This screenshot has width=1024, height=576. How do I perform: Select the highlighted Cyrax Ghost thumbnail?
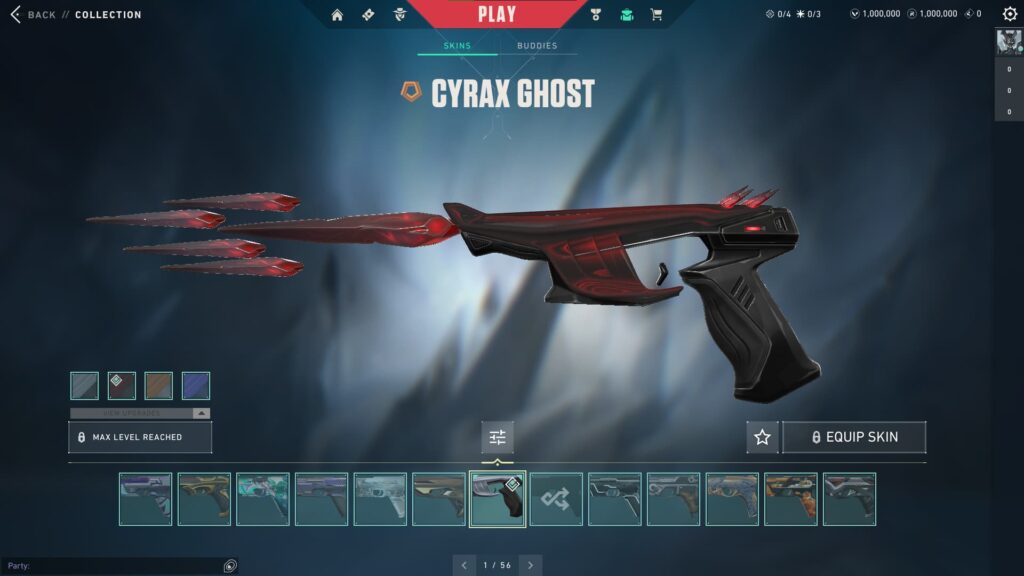(x=497, y=499)
